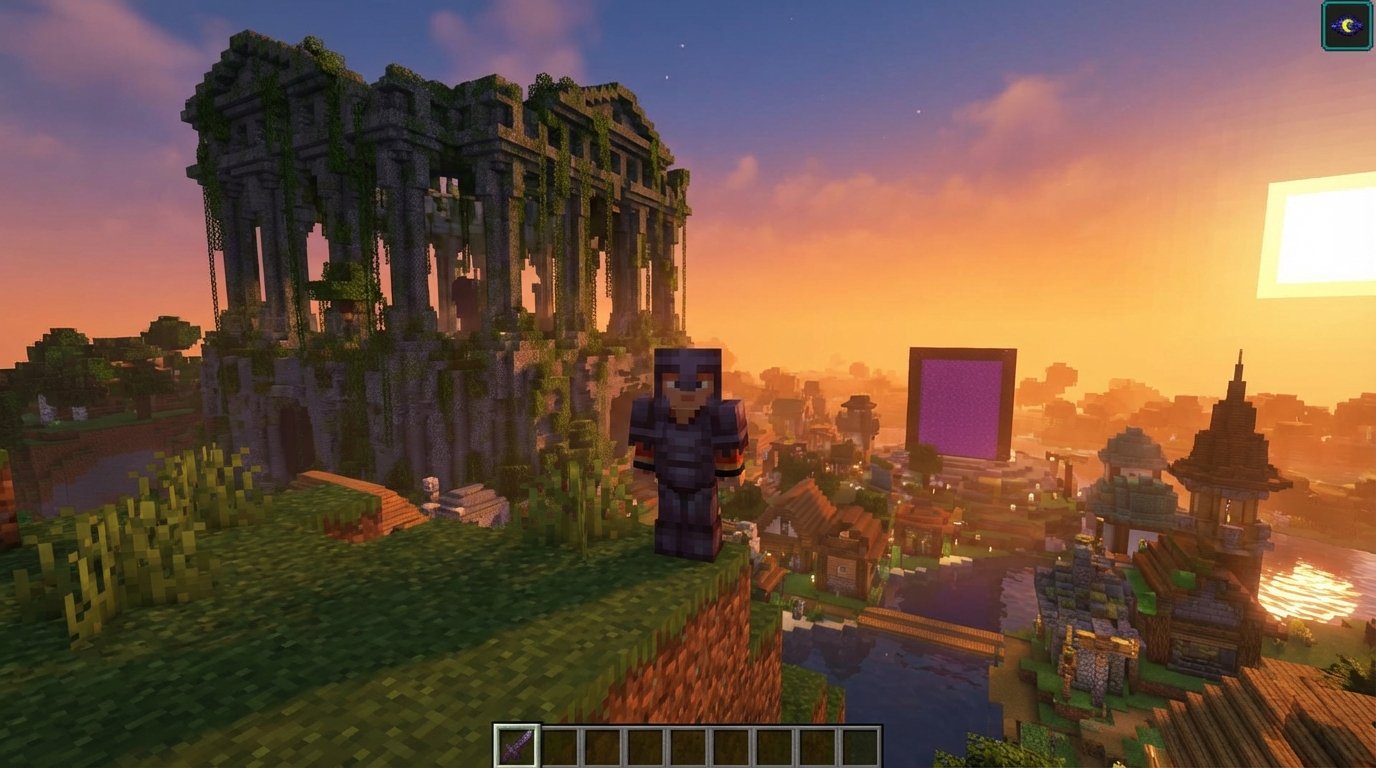This screenshot has width=1376, height=768.
Task: Click the hotbar selection frame outline
Action: tap(516, 722)
